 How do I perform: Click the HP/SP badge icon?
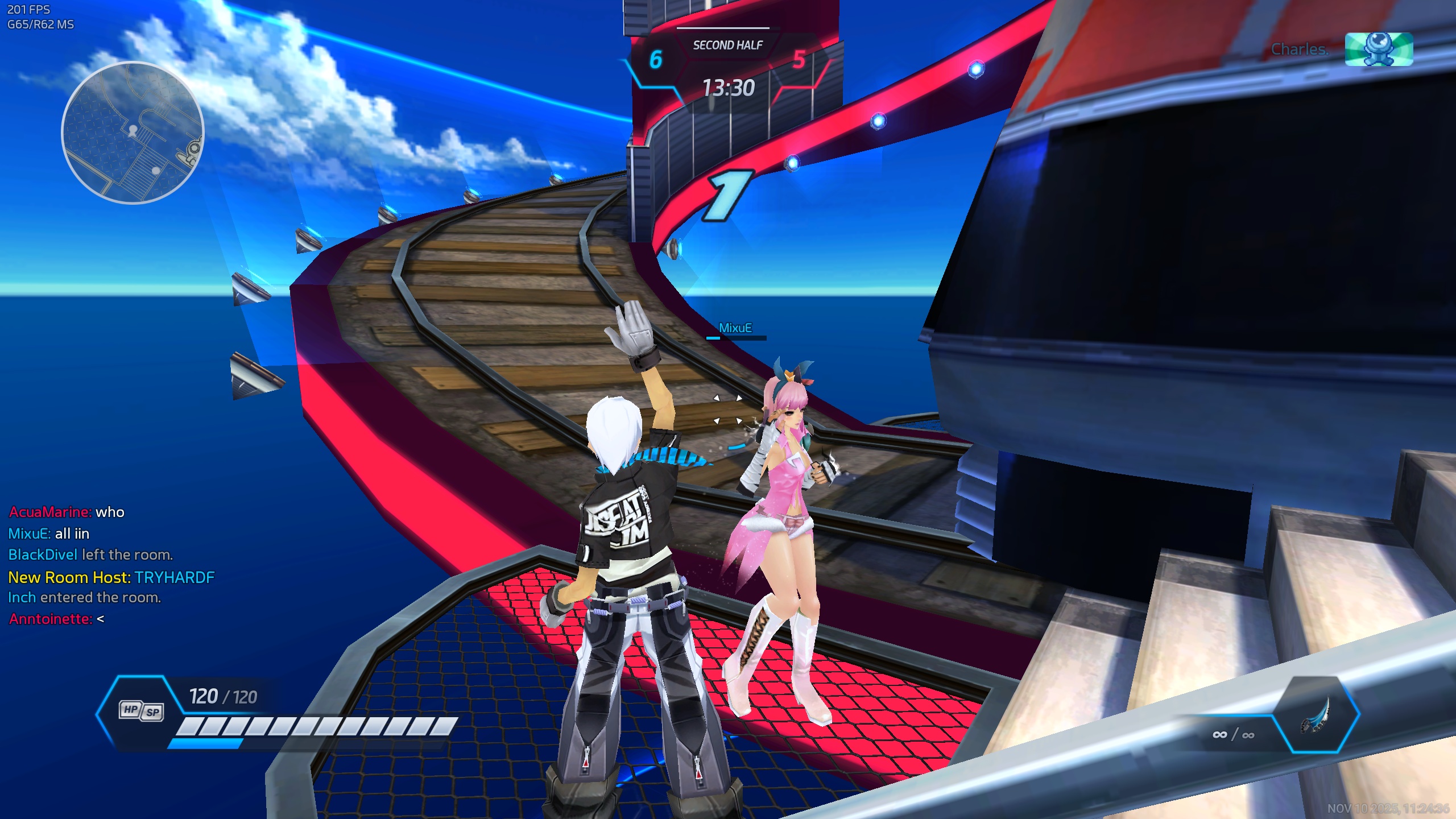coord(141,711)
